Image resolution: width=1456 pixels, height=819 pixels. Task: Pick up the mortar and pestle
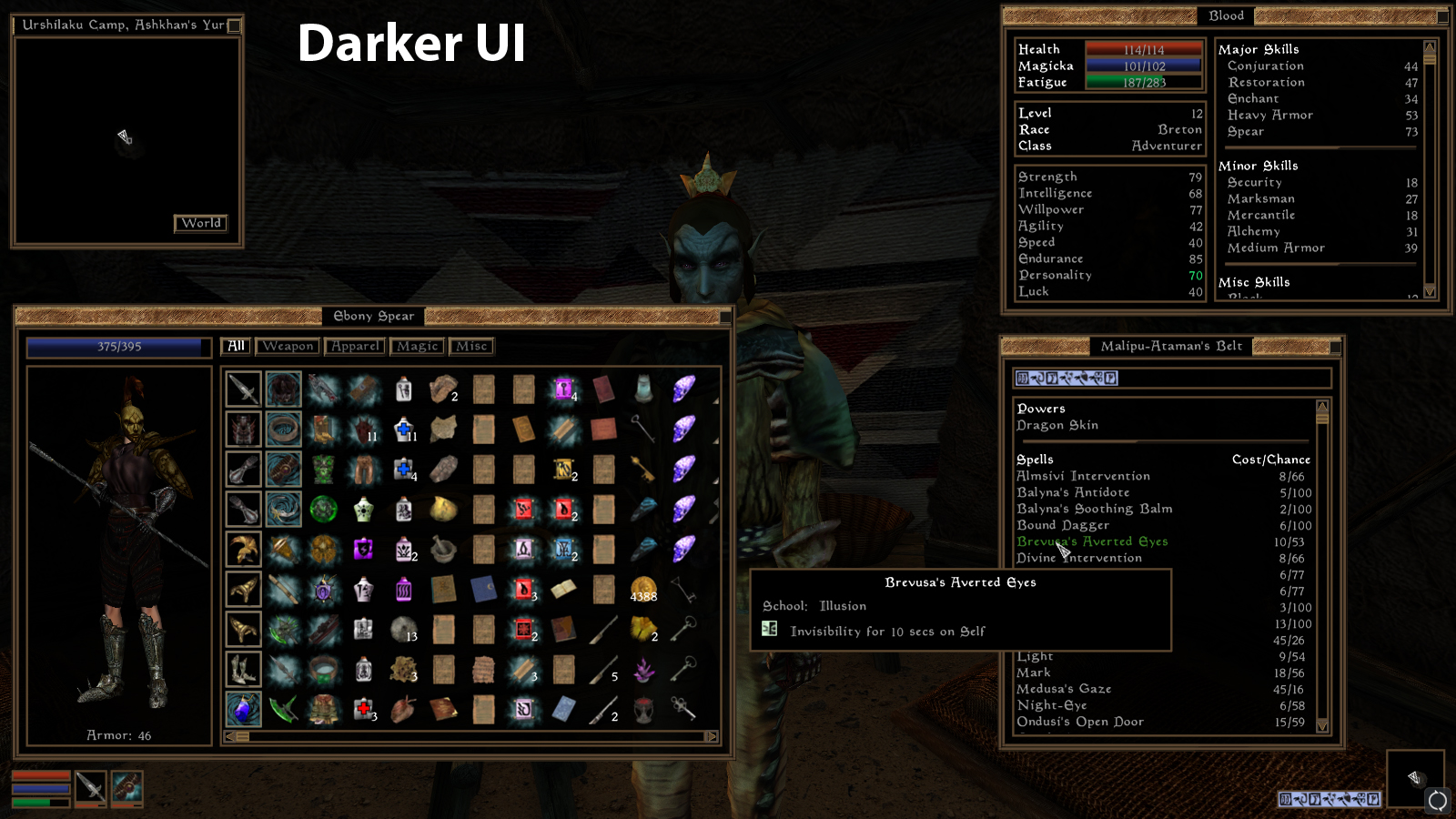[x=443, y=550]
